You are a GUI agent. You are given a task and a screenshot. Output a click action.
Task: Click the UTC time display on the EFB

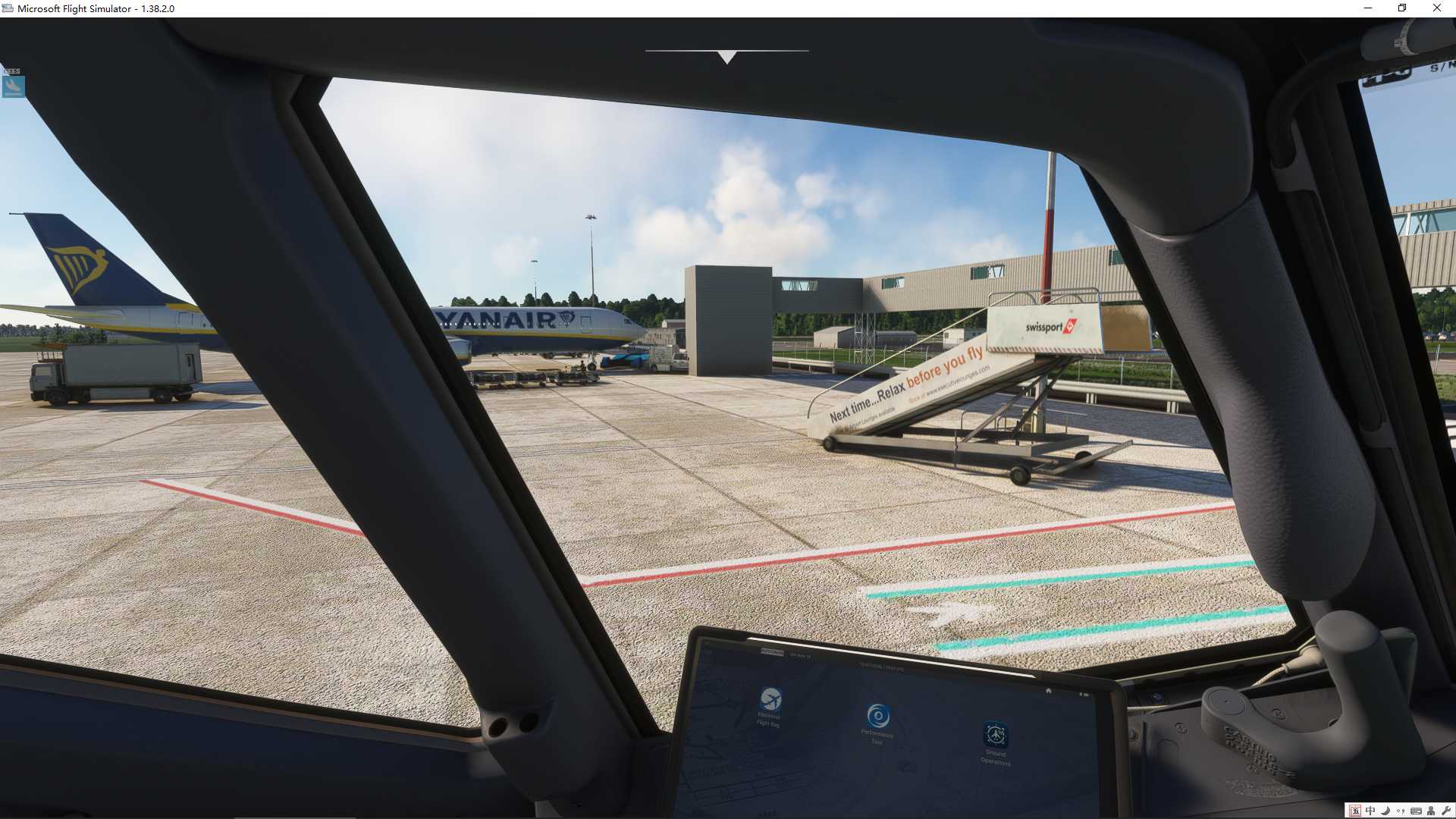click(x=881, y=667)
